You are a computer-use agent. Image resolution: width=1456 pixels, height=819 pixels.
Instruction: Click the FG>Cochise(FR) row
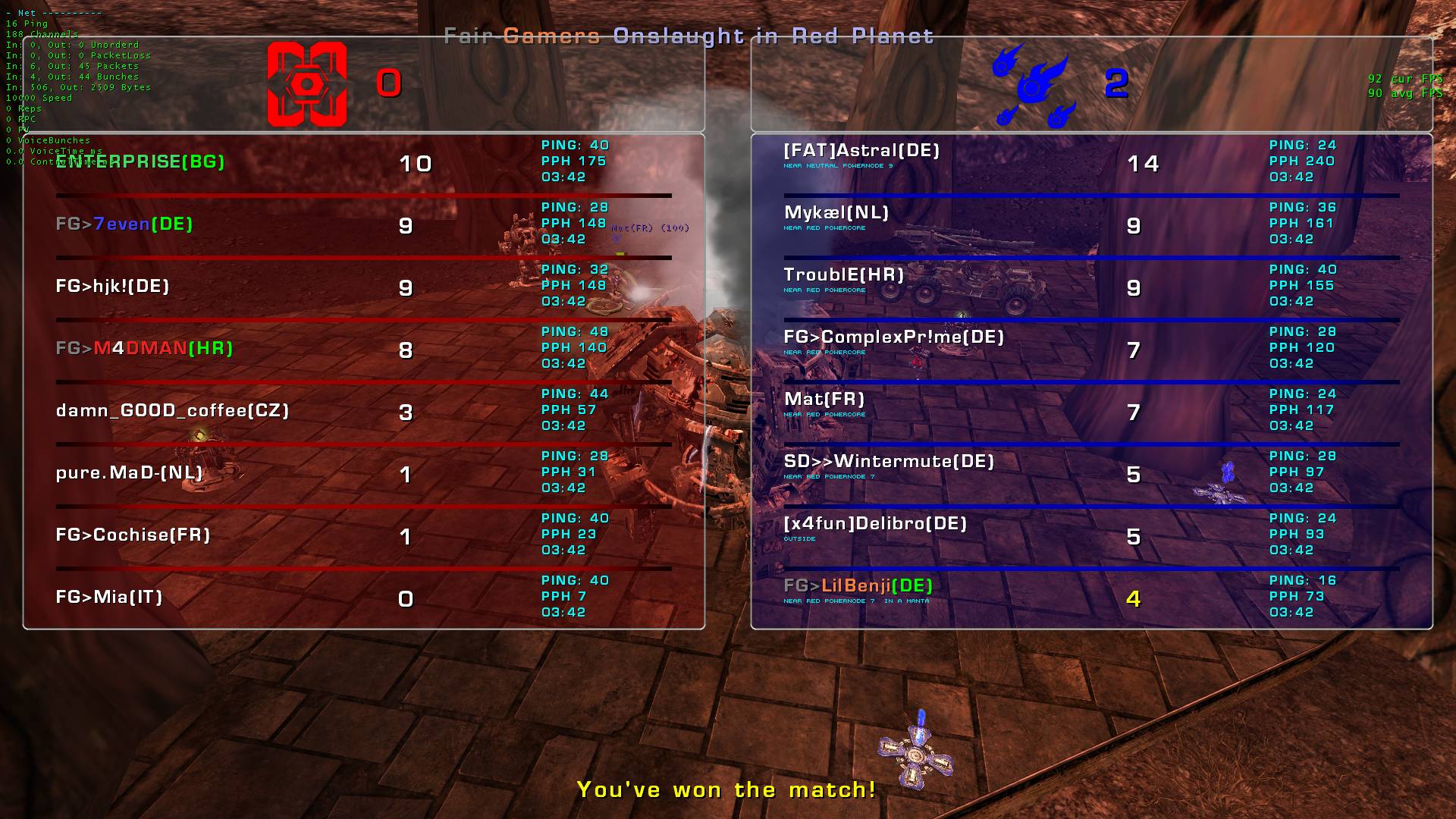(133, 535)
